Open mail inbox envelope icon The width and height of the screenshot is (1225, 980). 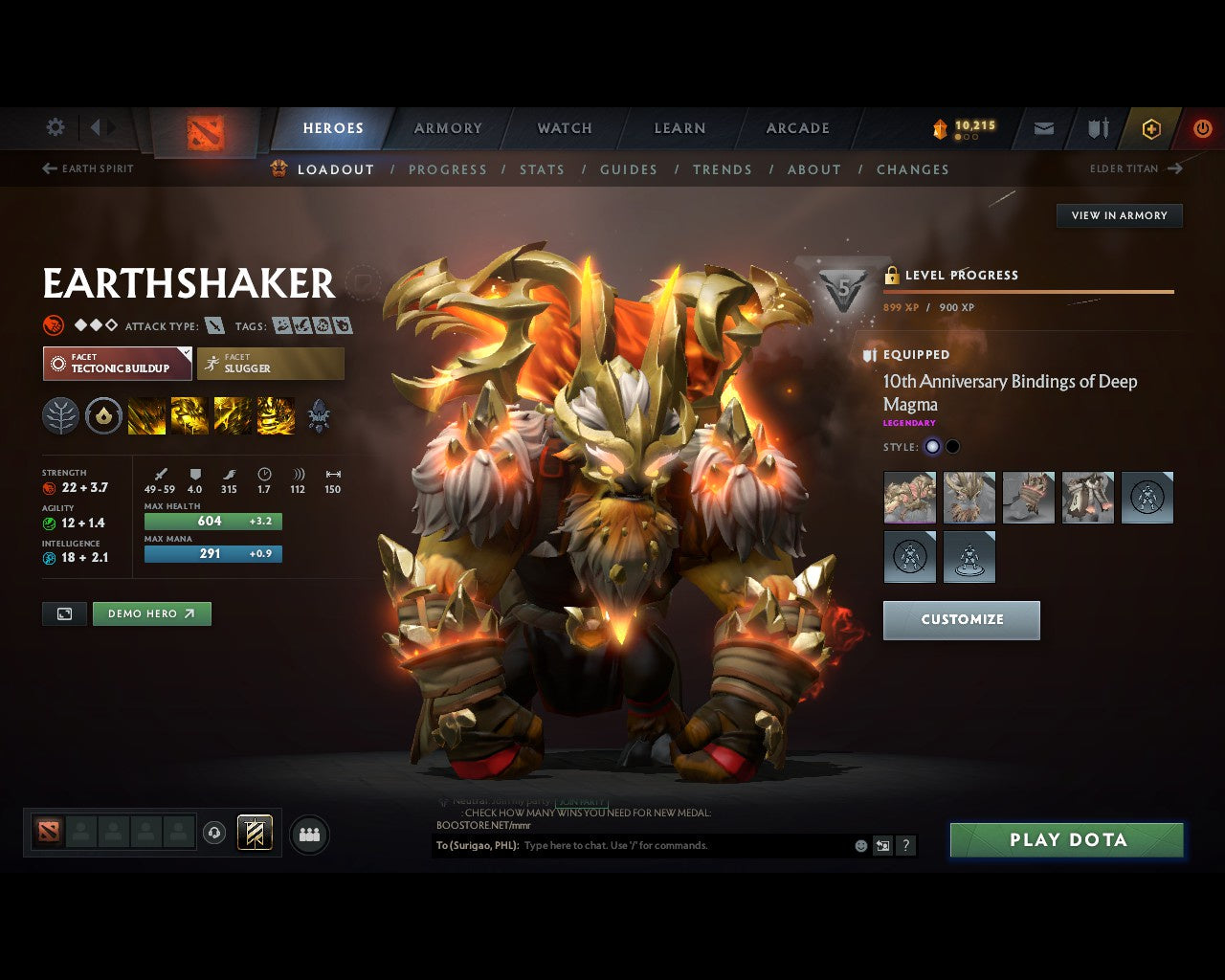coord(1043,129)
